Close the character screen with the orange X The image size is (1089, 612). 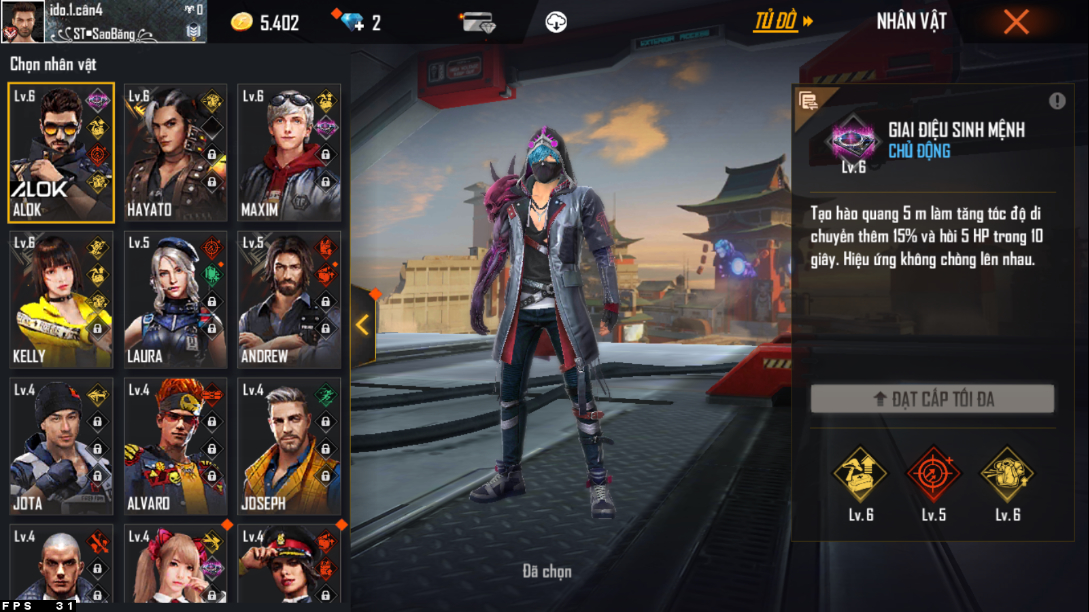click(1016, 22)
